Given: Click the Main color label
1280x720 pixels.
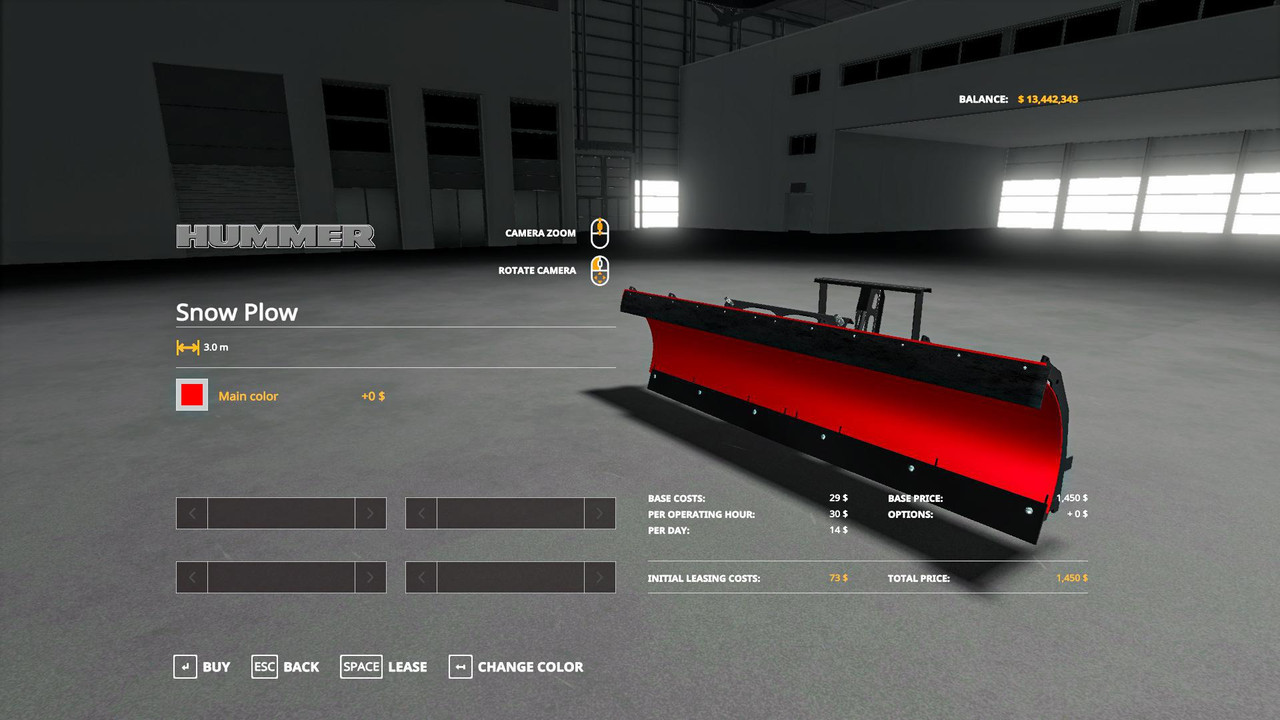Looking at the screenshot, I should coord(248,395).
